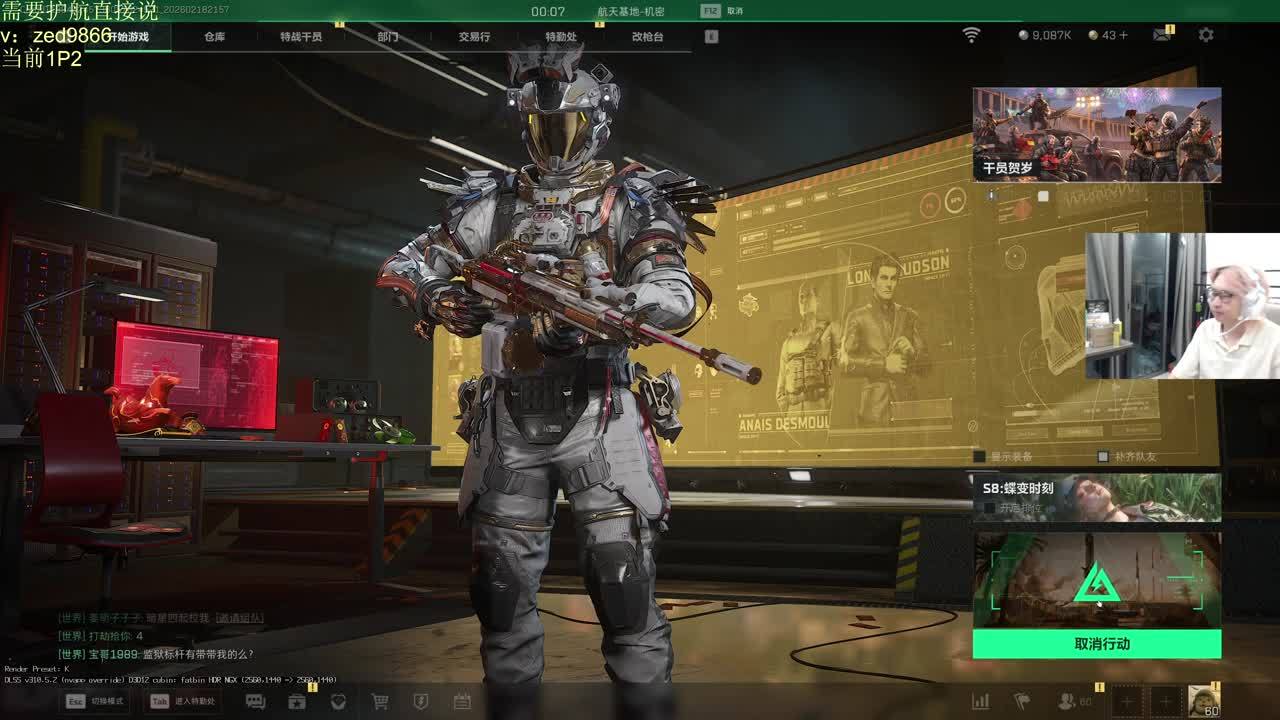The height and width of the screenshot is (720, 1280).
Task: Toggle the 显示装备 checkbox
Action: (x=980, y=457)
